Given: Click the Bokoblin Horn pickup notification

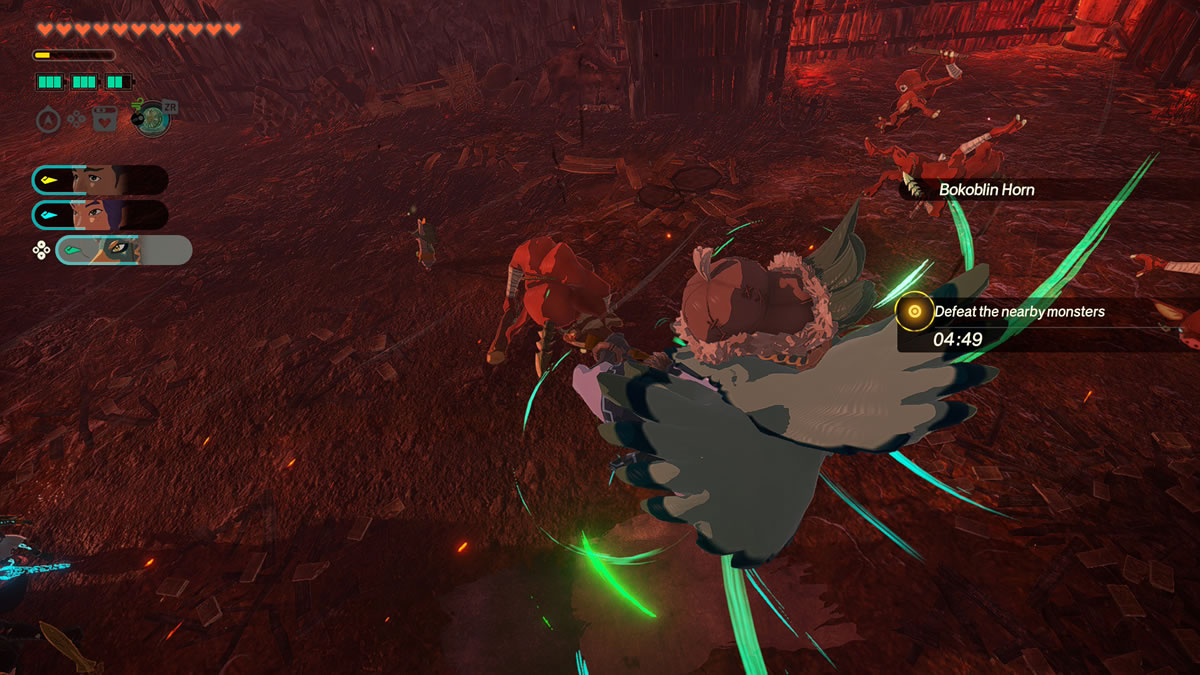Looking at the screenshot, I should point(985,189).
